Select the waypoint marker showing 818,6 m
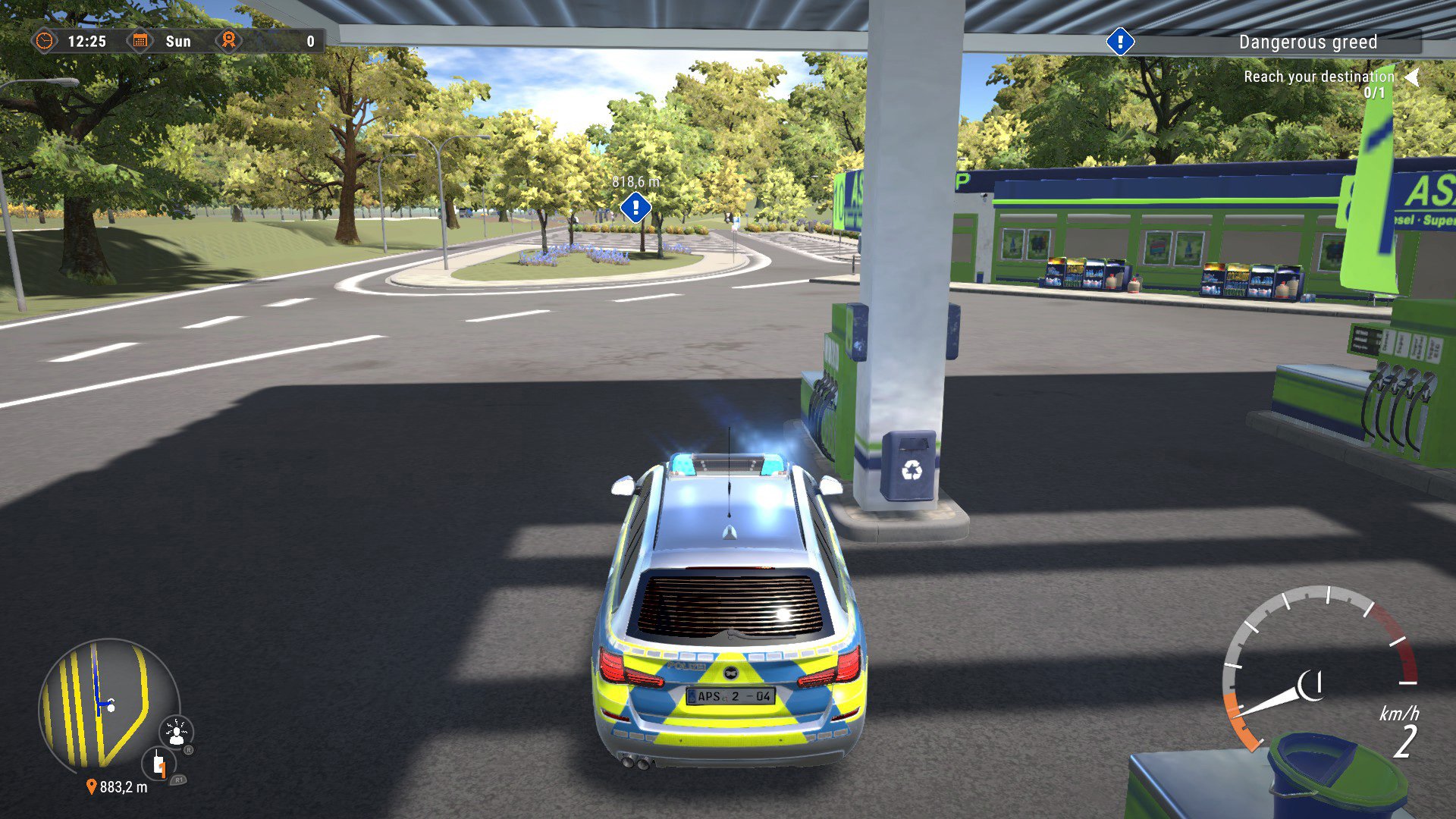1456x819 pixels. click(x=634, y=206)
